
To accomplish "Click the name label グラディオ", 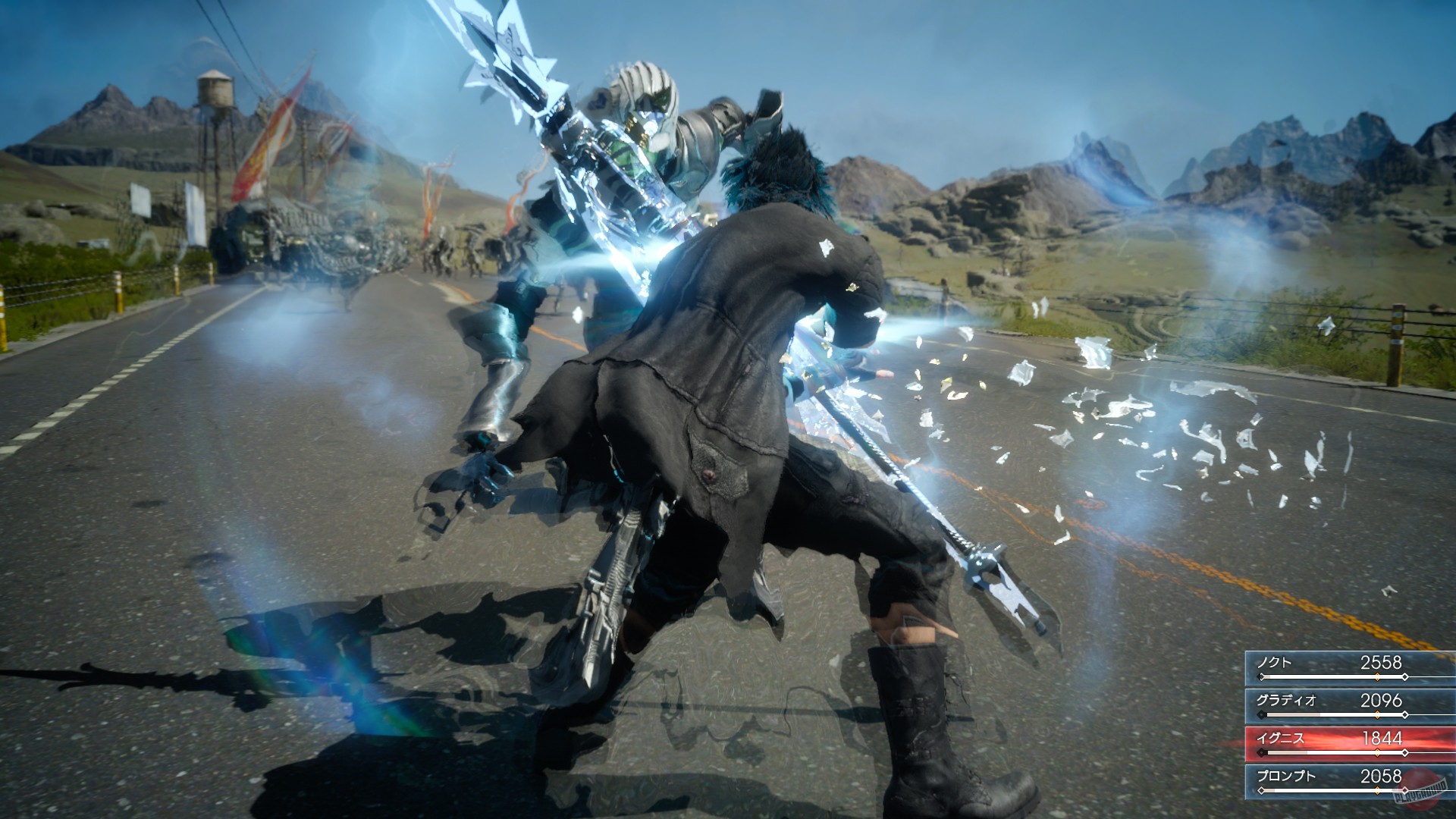I will tap(1287, 700).
